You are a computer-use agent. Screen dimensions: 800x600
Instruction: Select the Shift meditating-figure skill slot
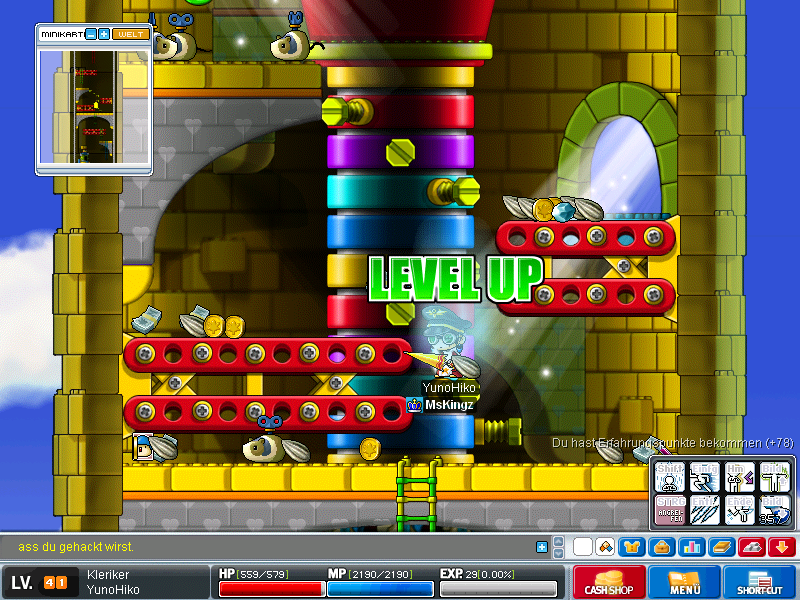(x=669, y=477)
